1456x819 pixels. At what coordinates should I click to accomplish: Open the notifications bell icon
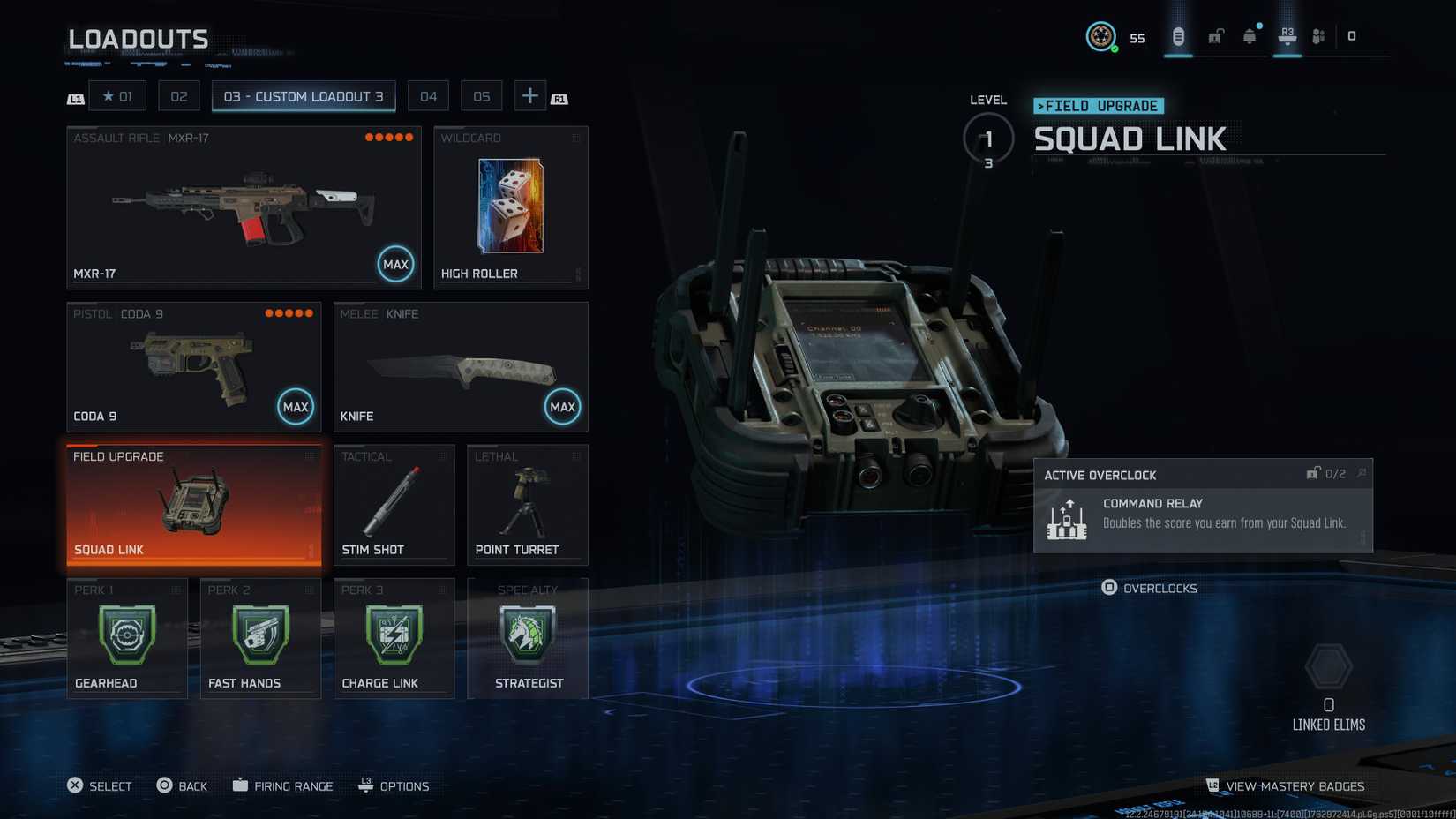(x=1250, y=36)
